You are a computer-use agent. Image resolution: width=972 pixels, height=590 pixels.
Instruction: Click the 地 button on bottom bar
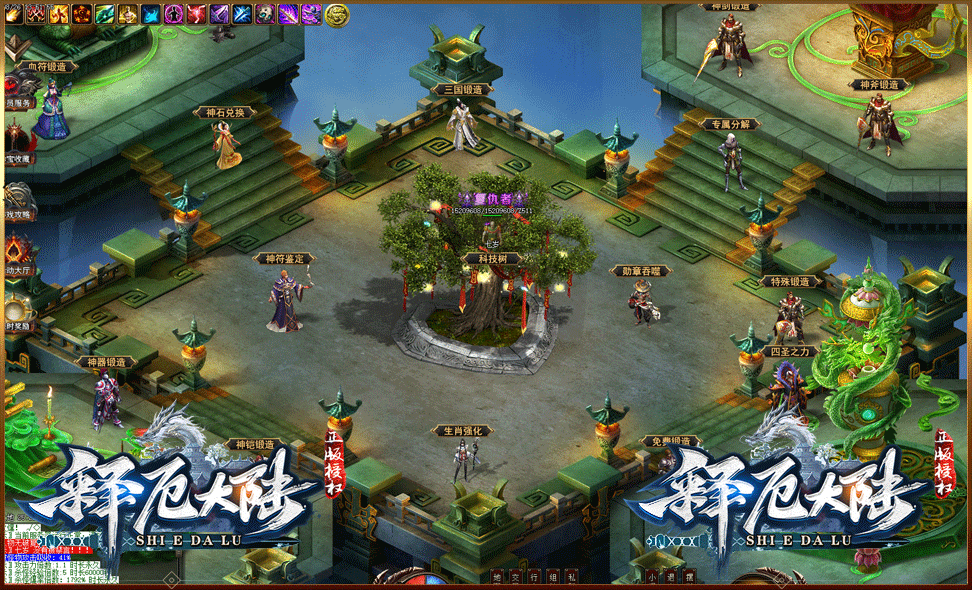(497, 577)
